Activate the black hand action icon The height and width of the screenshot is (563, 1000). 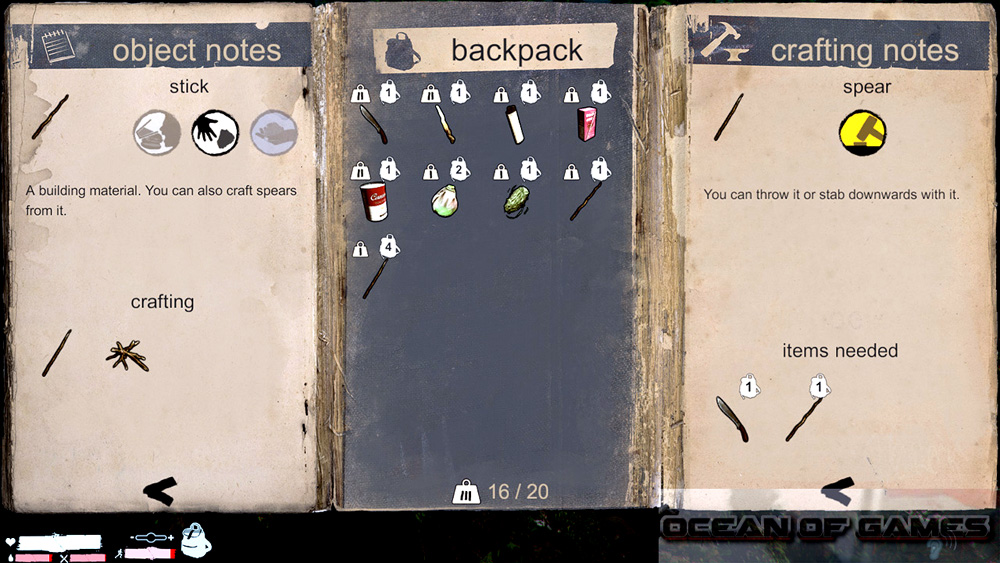tap(215, 132)
